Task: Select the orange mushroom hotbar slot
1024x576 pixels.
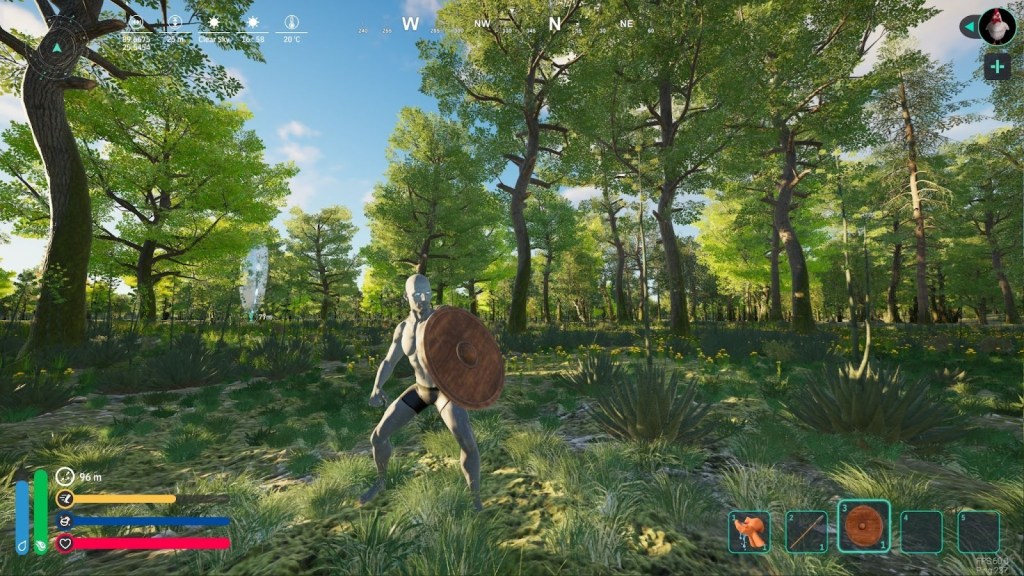Action: click(749, 532)
